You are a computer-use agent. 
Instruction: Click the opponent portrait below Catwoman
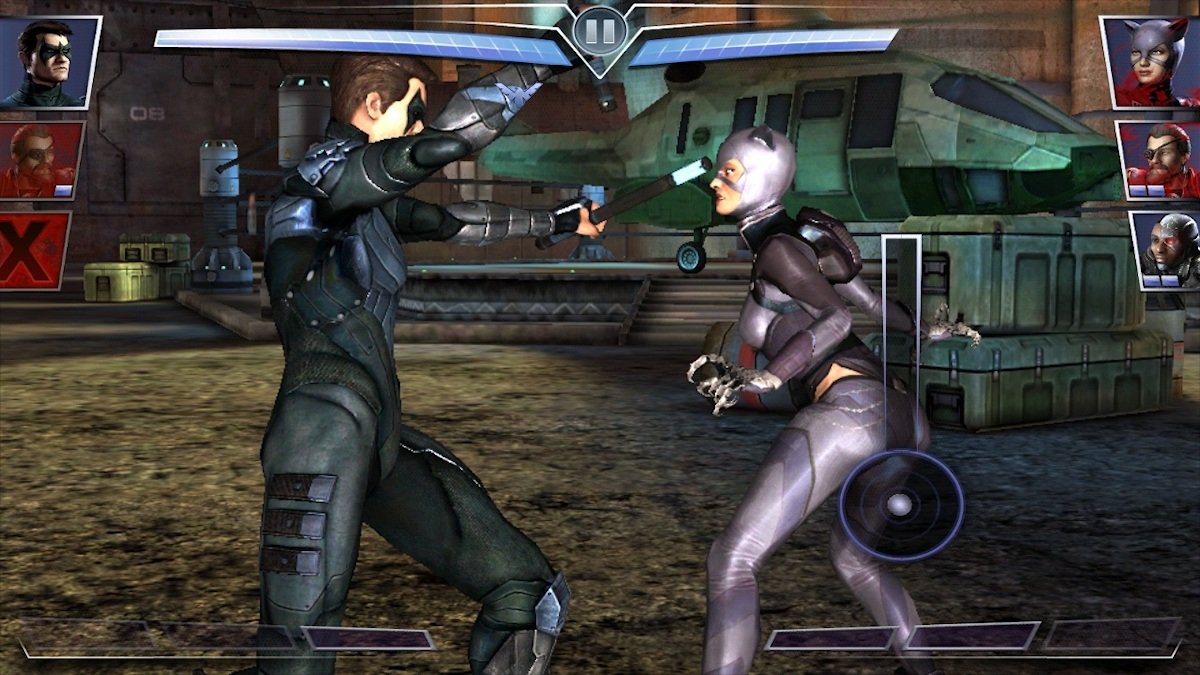click(1159, 160)
